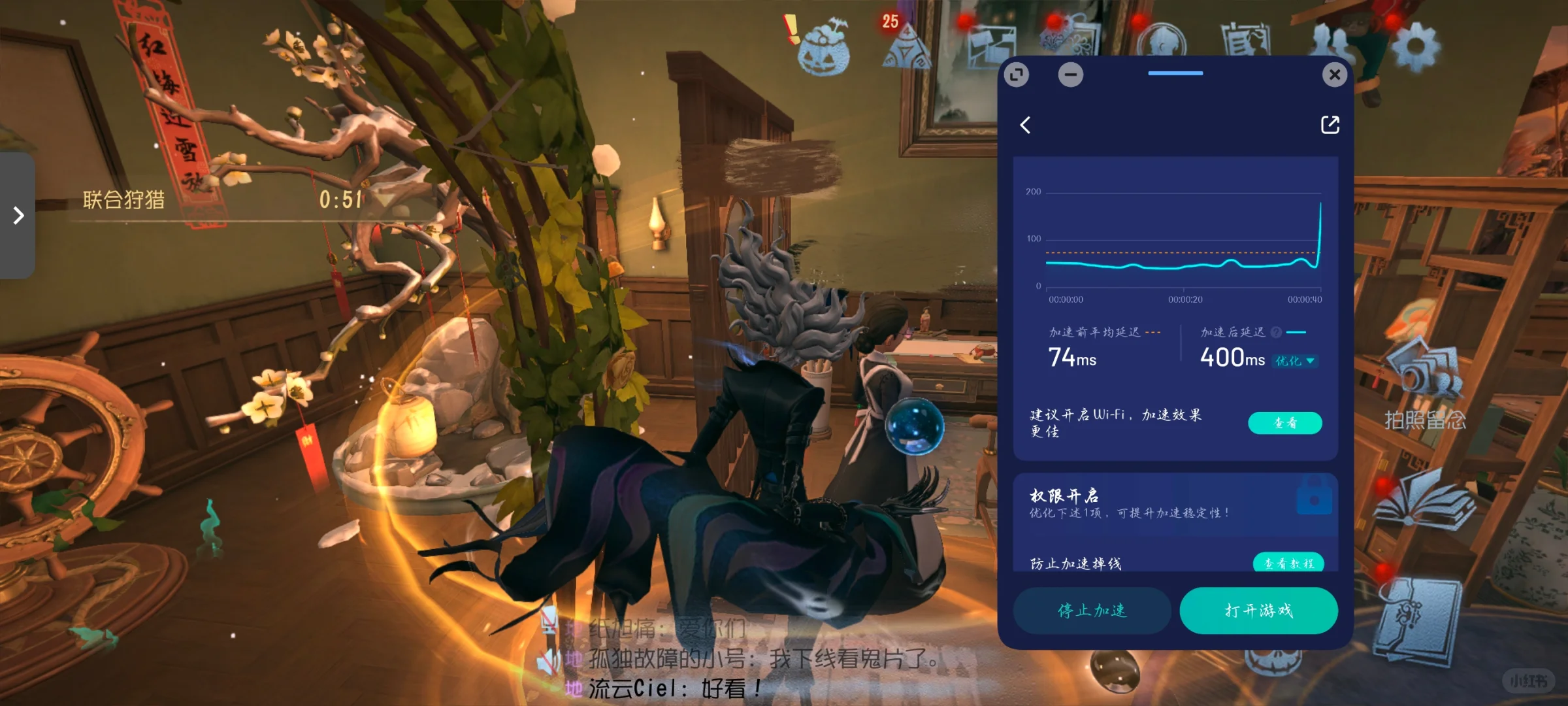Go back using the overlay's left arrow
The image size is (1568, 706).
pyautogui.click(x=1026, y=125)
